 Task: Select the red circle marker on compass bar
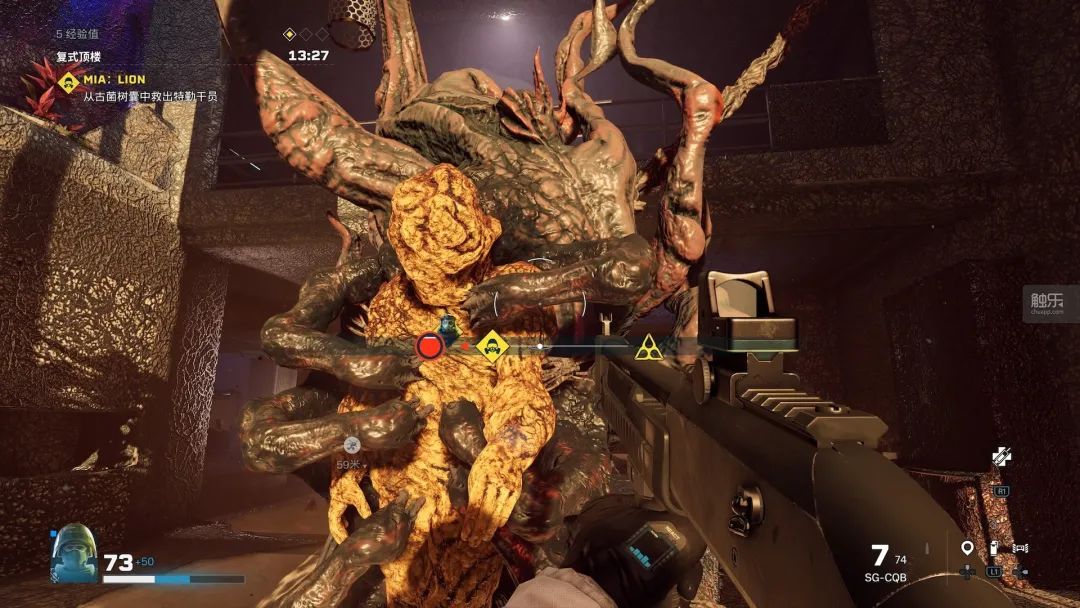[x=430, y=347]
